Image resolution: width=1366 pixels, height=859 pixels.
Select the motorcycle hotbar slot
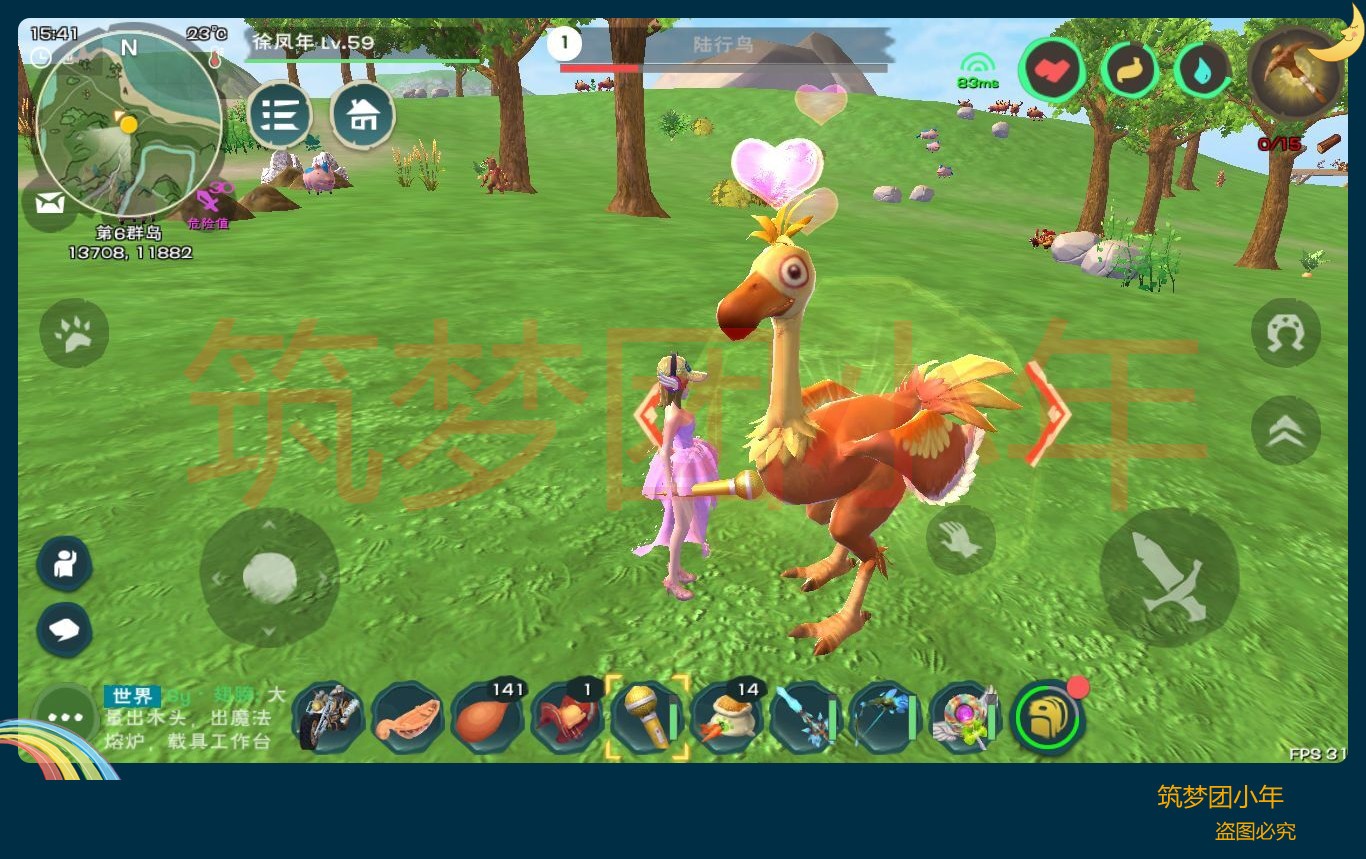point(327,717)
